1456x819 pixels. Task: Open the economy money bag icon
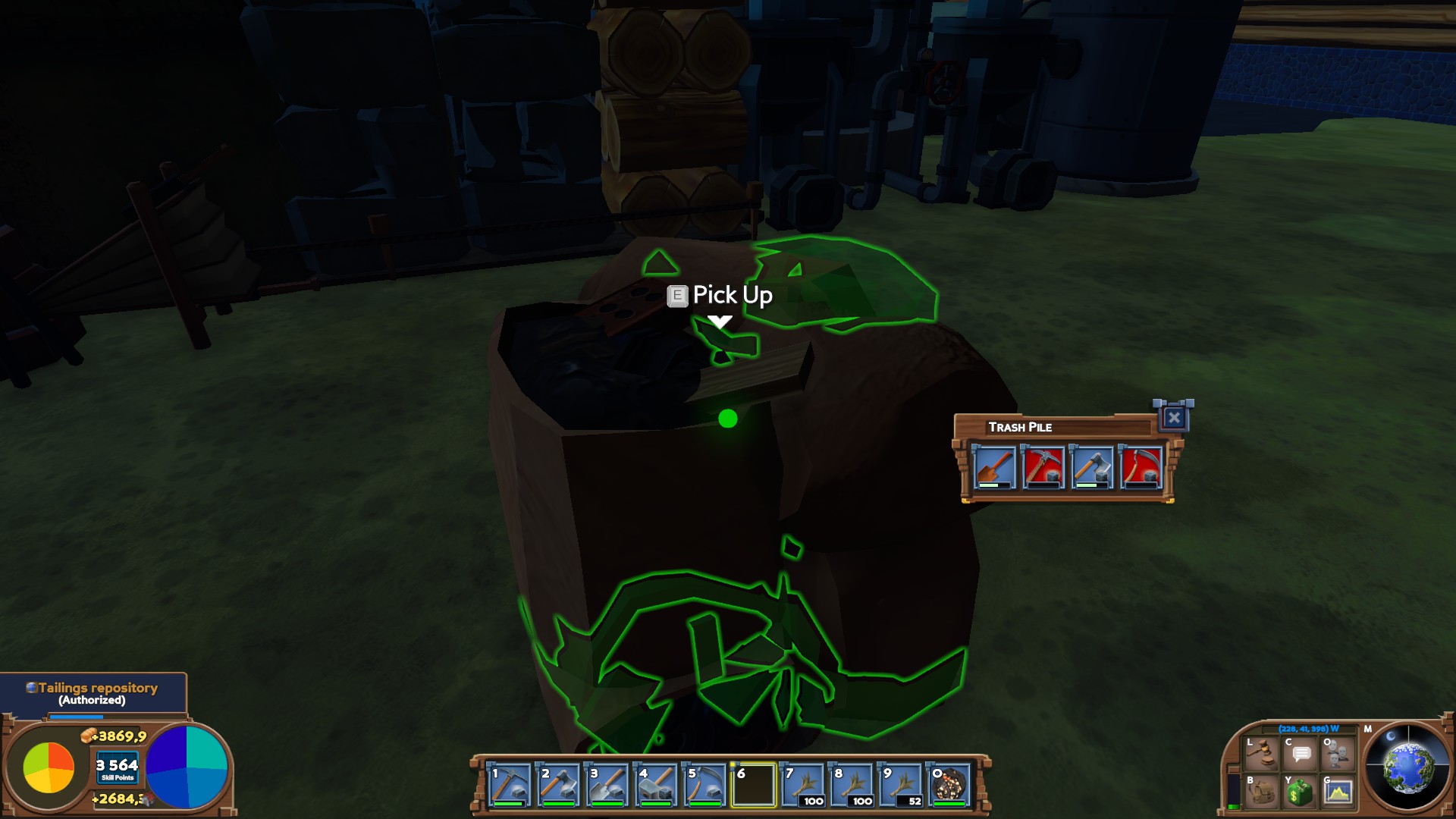[1301, 792]
